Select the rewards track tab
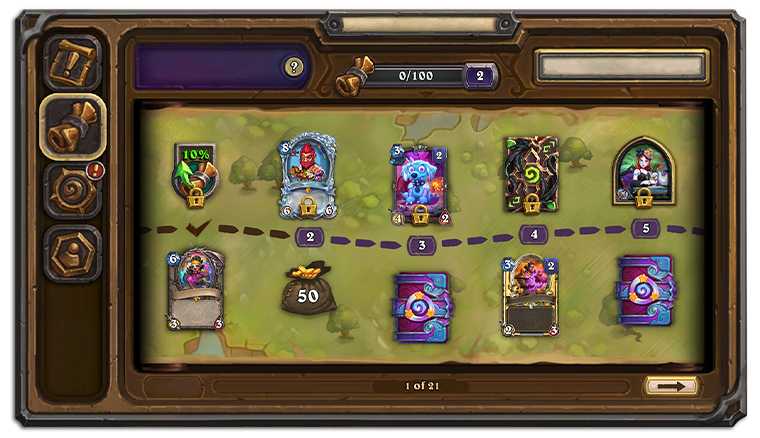760x438 pixels. pos(73,125)
